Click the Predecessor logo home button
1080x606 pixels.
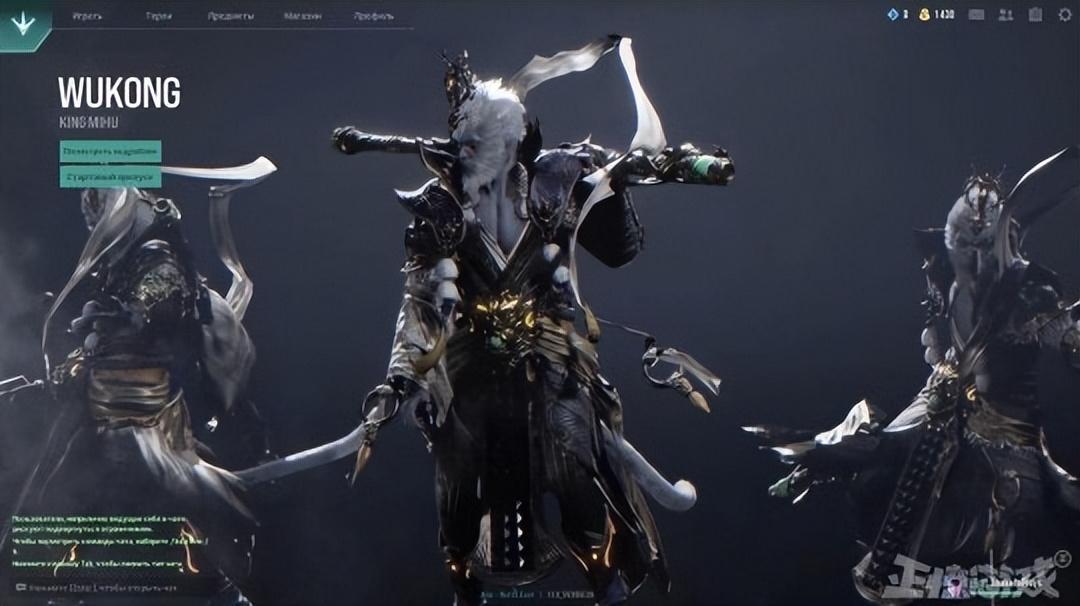point(22,23)
